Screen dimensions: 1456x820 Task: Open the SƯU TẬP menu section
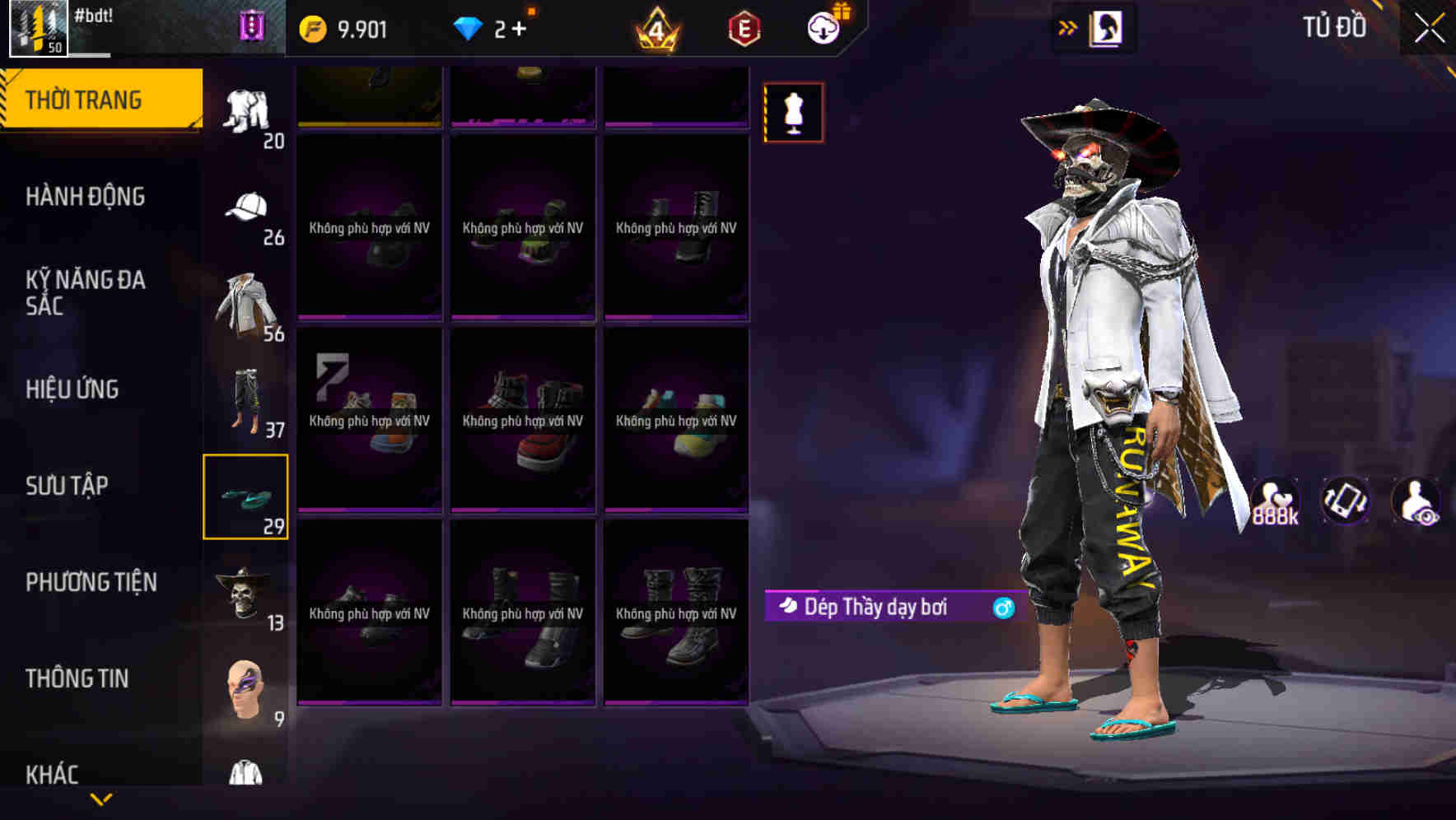(70, 486)
